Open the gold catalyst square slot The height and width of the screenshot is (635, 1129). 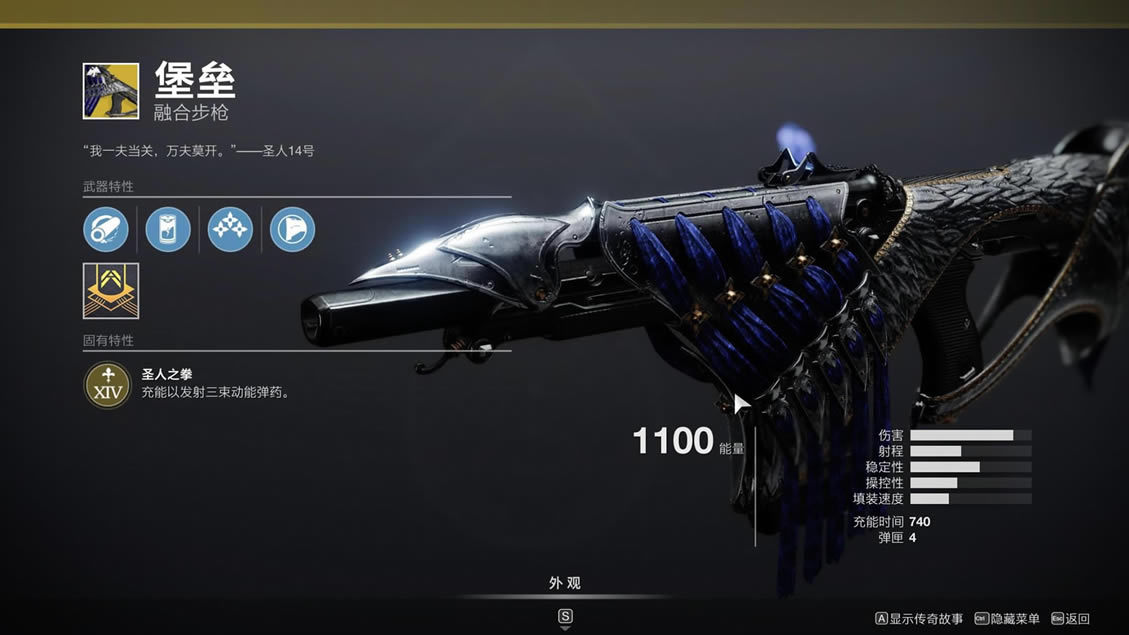click(111, 290)
